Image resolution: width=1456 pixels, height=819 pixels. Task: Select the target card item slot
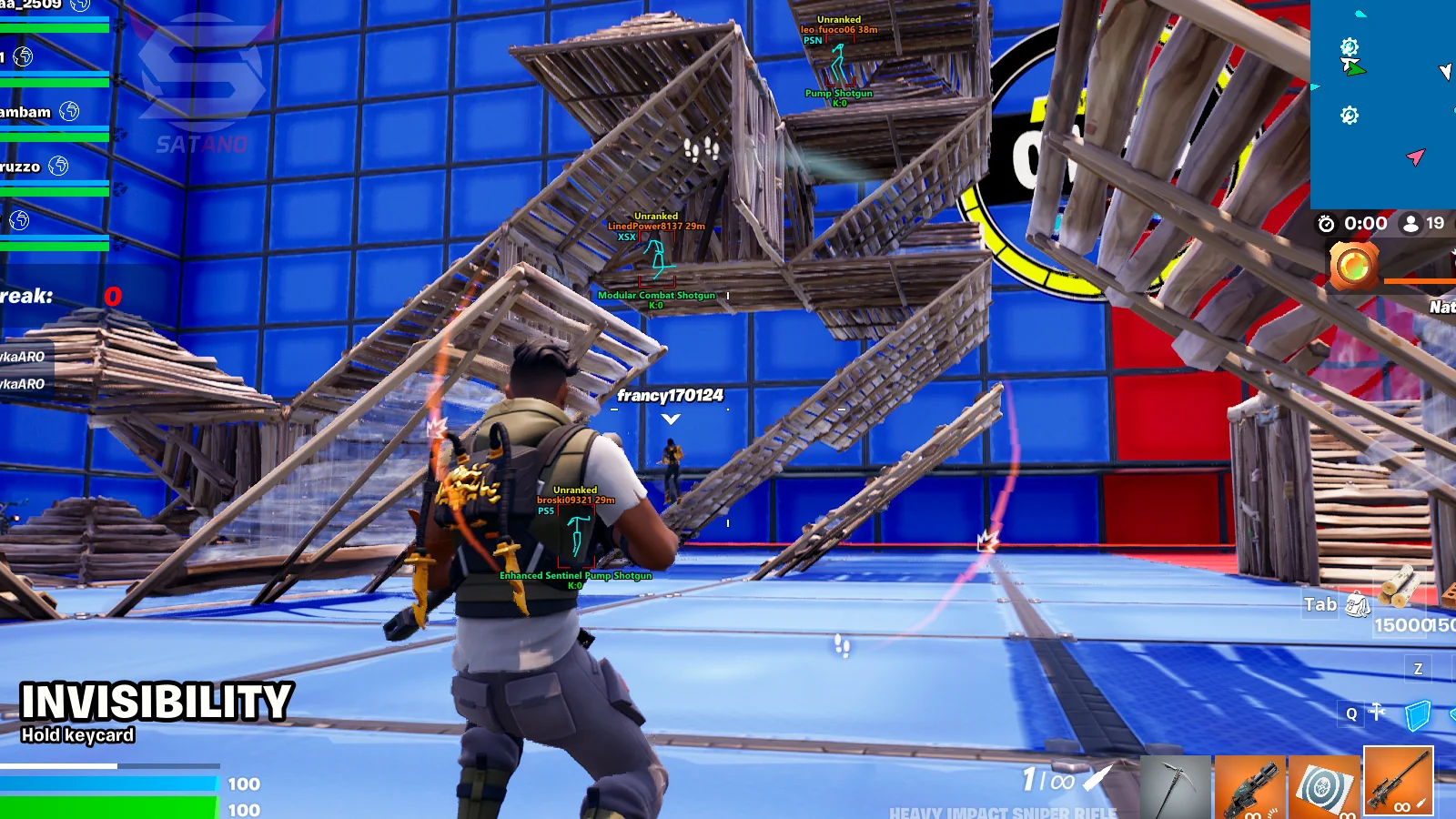tap(1324, 786)
